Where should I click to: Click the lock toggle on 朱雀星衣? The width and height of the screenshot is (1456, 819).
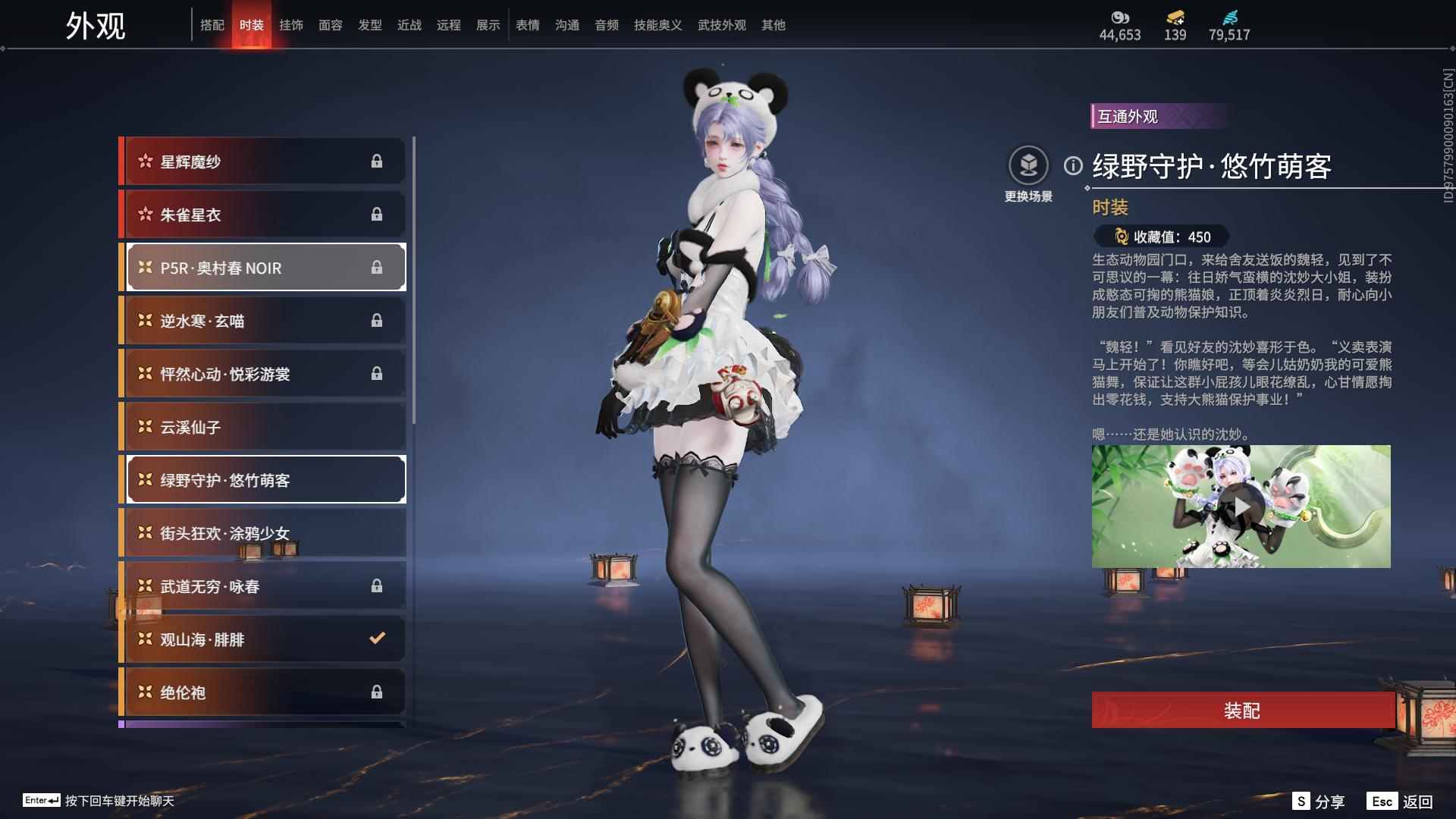[378, 215]
